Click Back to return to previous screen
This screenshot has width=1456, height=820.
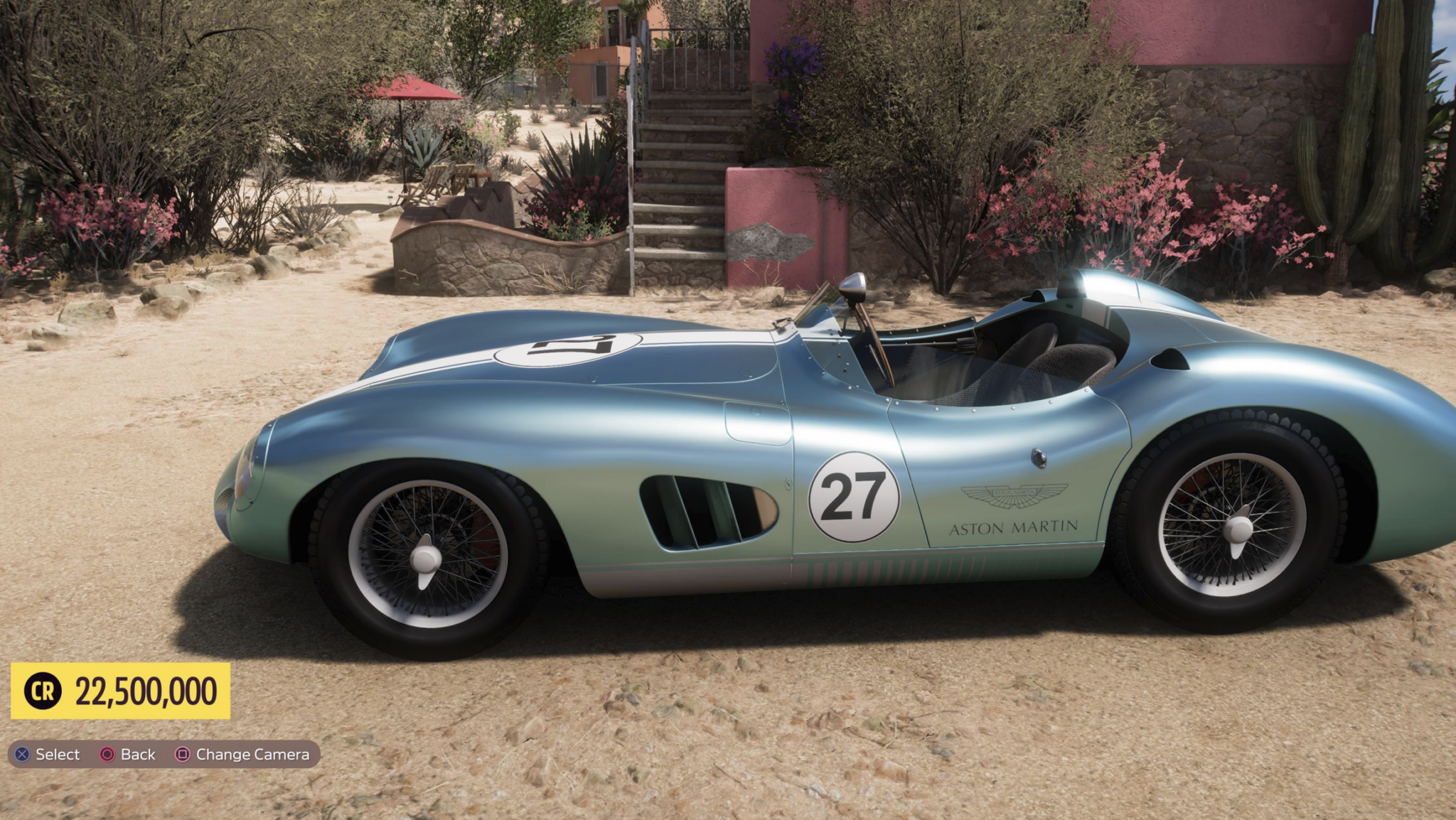[x=136, y=755]
